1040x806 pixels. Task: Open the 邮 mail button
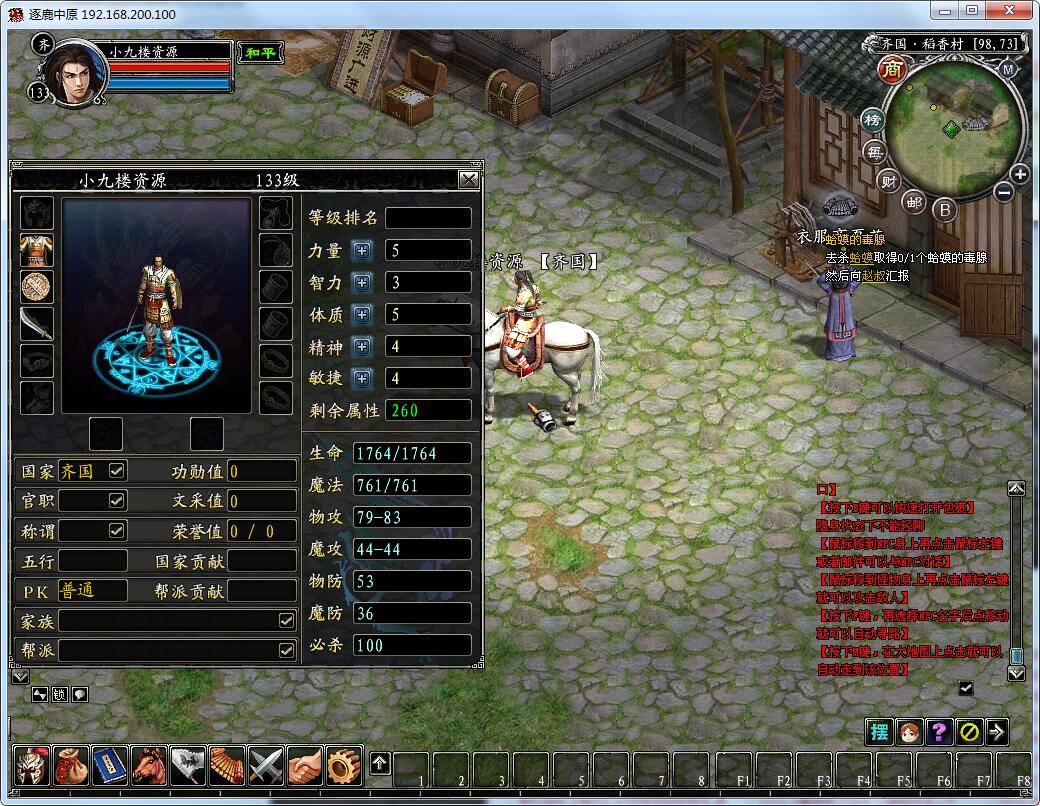(x=914, y=202)
